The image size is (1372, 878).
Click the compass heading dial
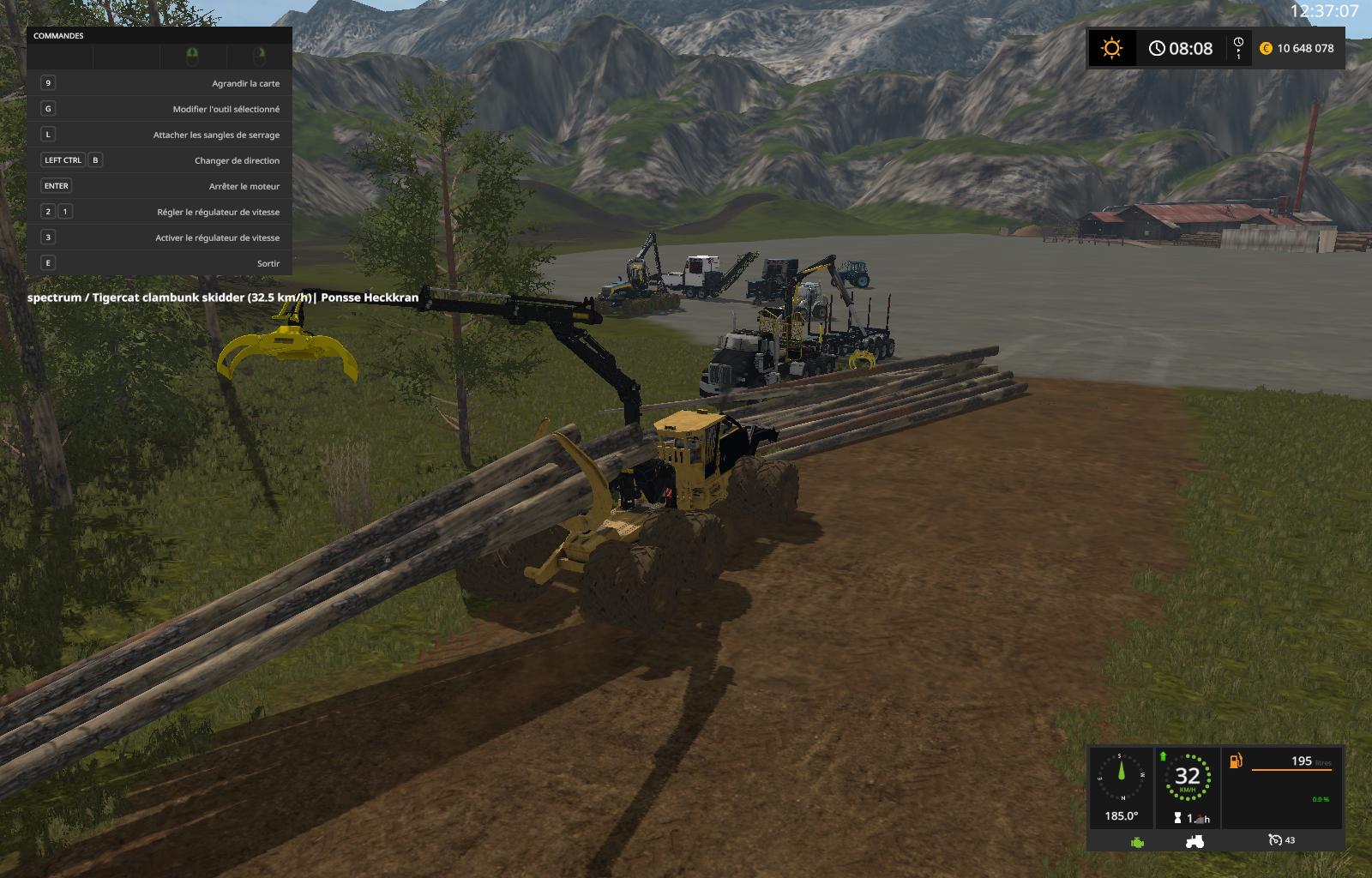click(1121, 778)
